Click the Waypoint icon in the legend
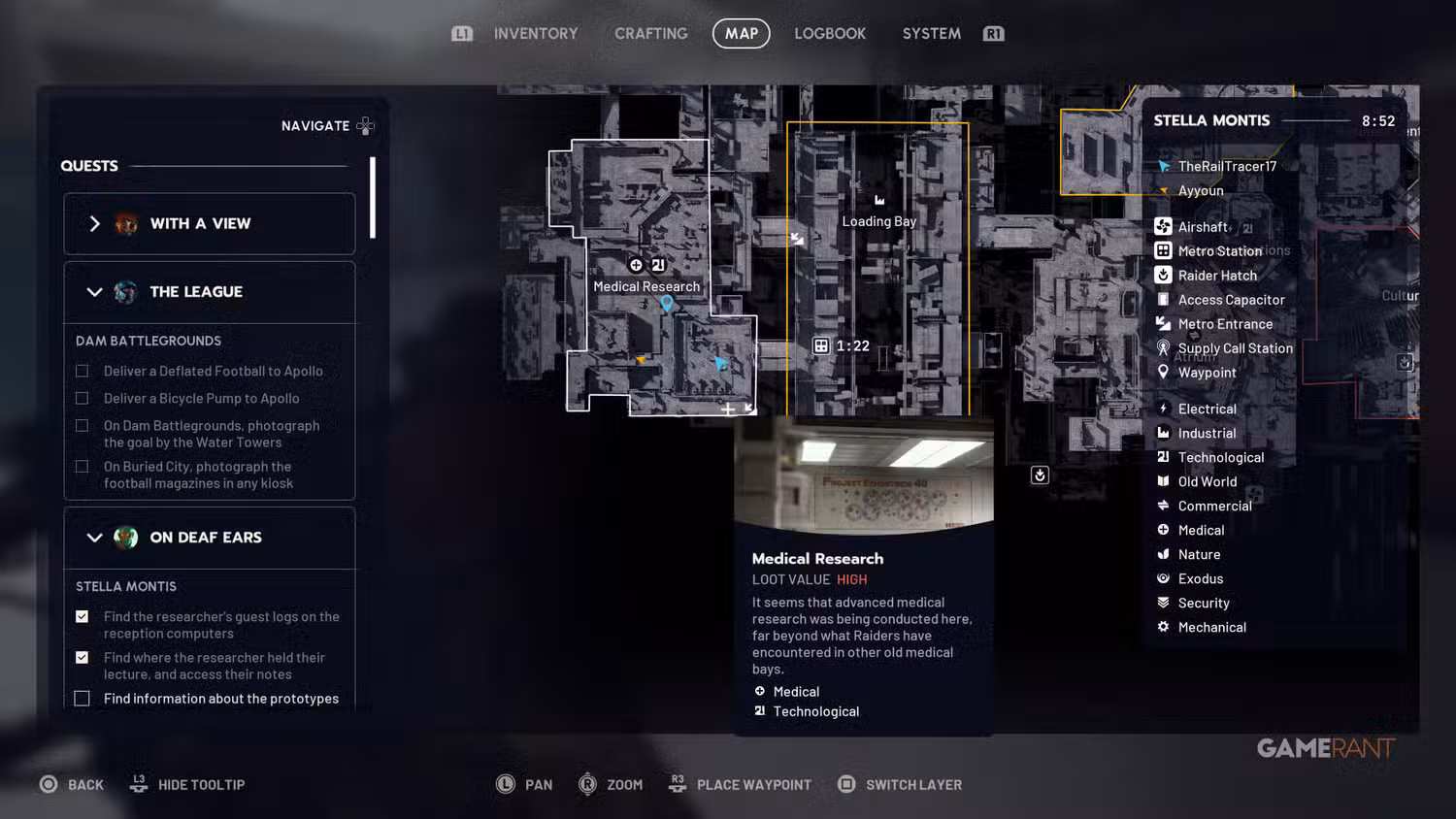1456x819 pixels. 1164,372
